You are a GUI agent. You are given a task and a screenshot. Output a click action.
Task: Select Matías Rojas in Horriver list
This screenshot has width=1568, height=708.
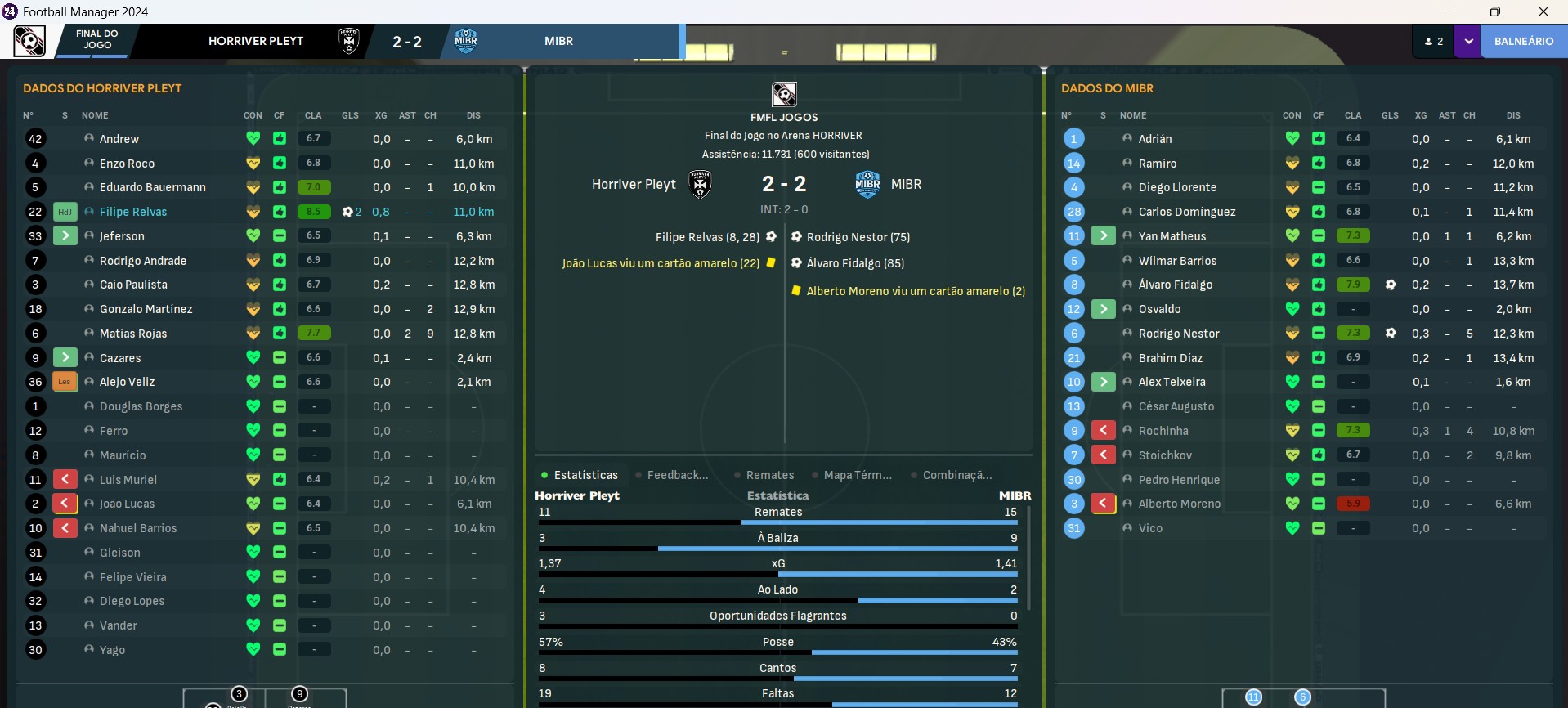tap(133, 334)
